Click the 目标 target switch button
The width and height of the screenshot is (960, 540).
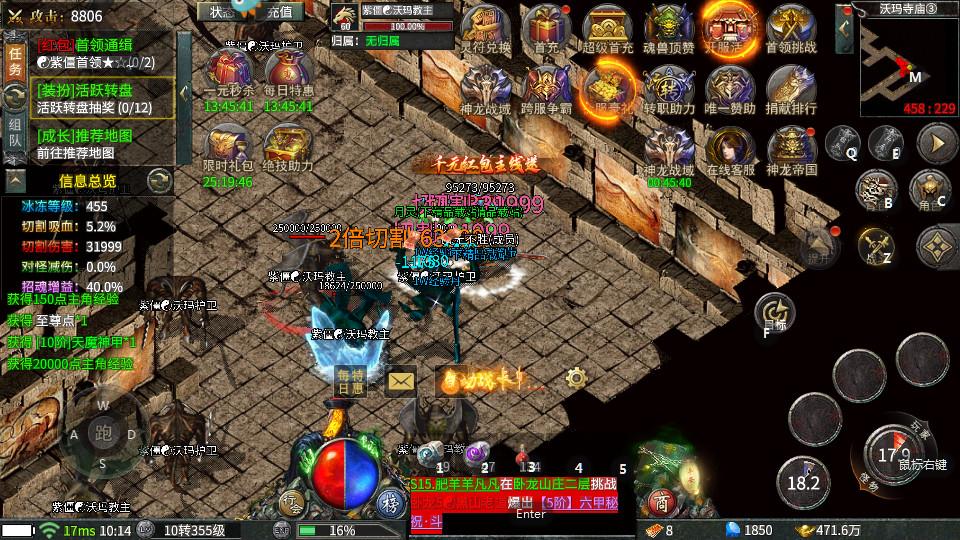771,311
